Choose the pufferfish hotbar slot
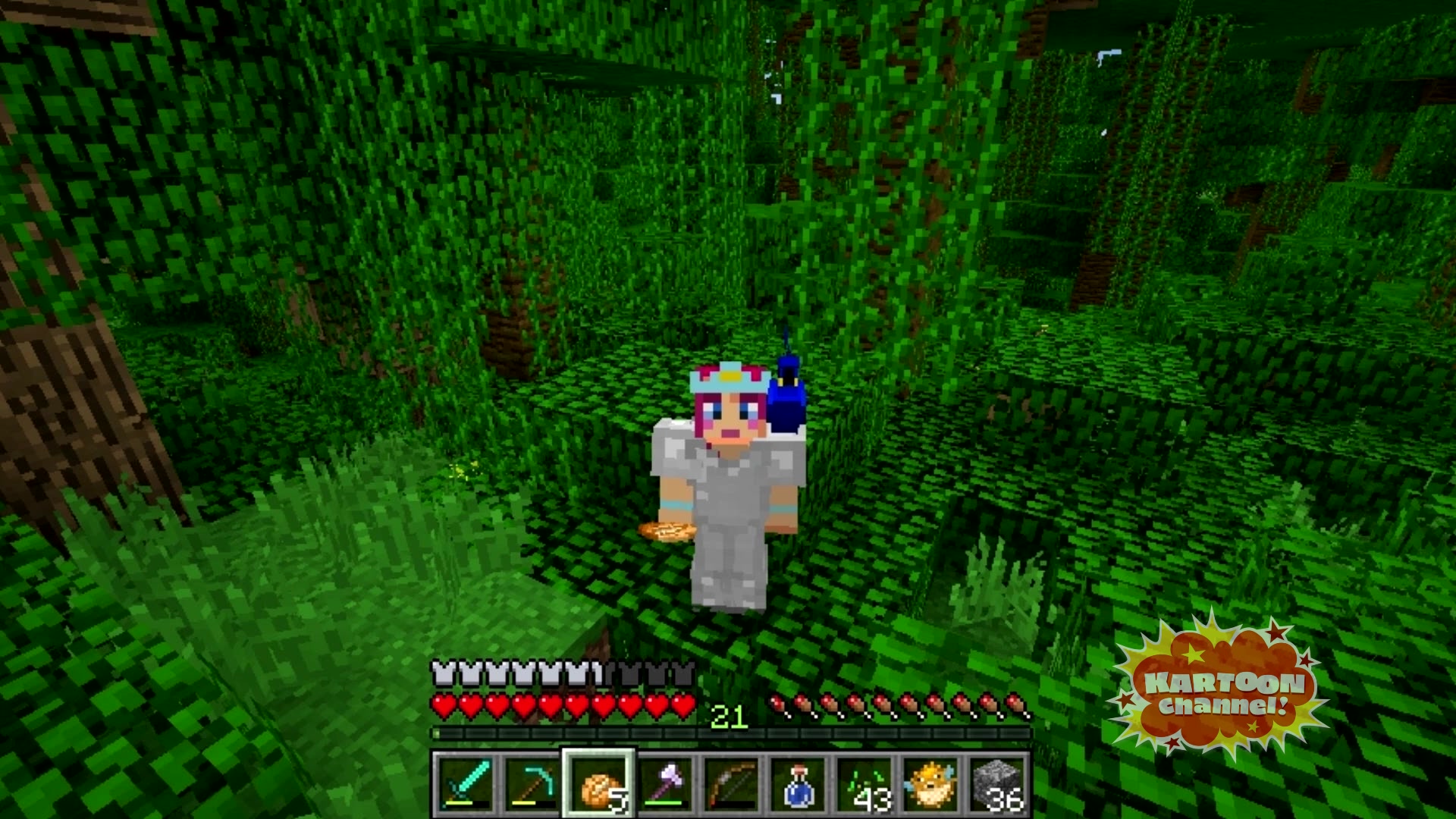The image size is (1456, 819). click(x=932, y=784)
